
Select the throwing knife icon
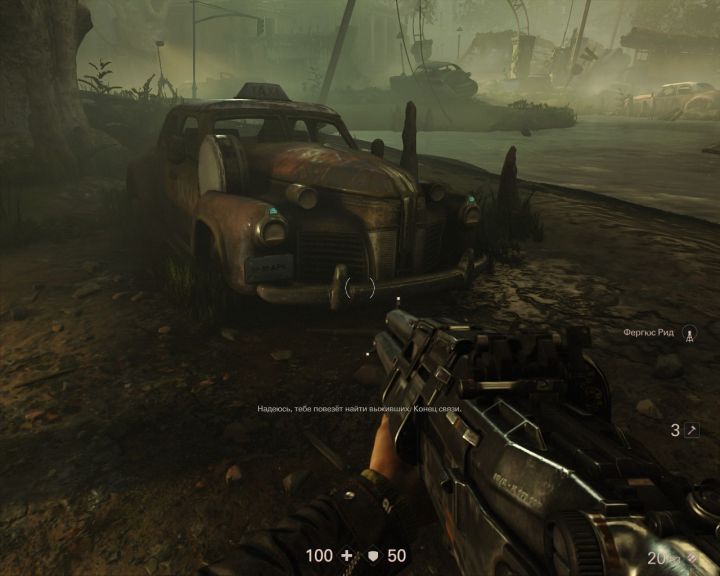(690, 430)
